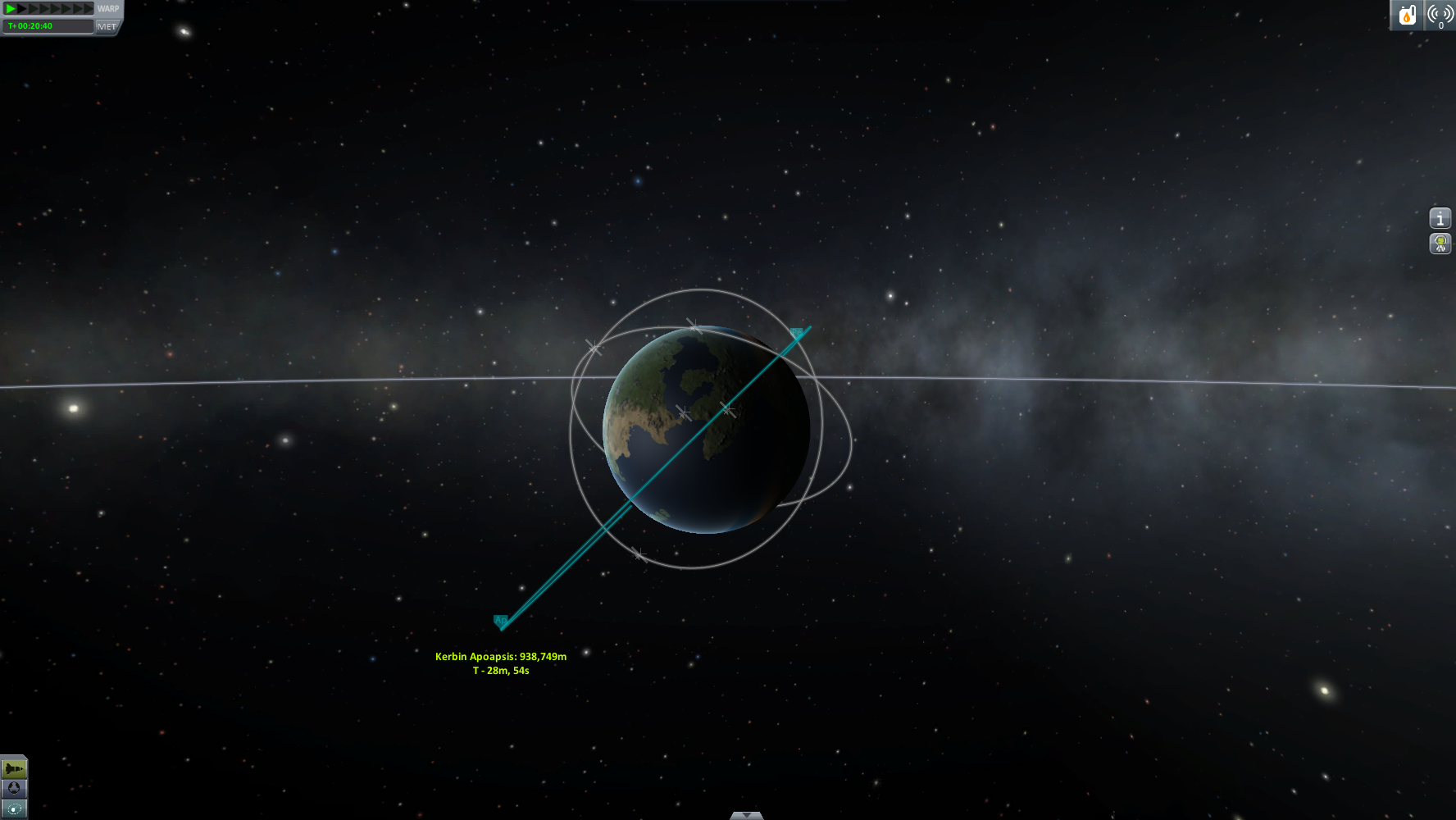Toggle the teal map view button
Viewport: 1456px width, 820px height.
click(x=14, y=809)
